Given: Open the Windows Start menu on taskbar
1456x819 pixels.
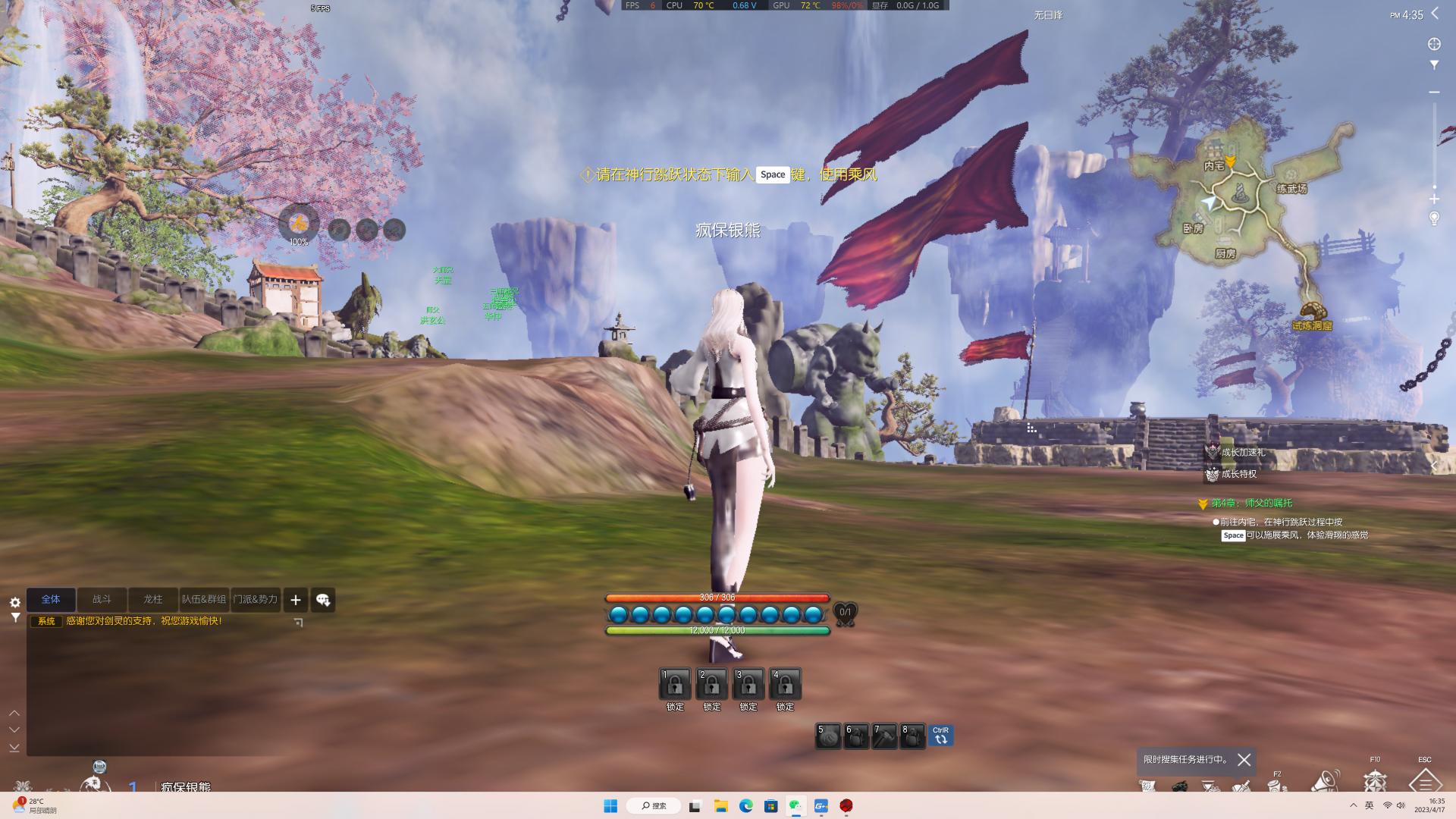Looking at the screenshot, I should (x=610, y=805).
